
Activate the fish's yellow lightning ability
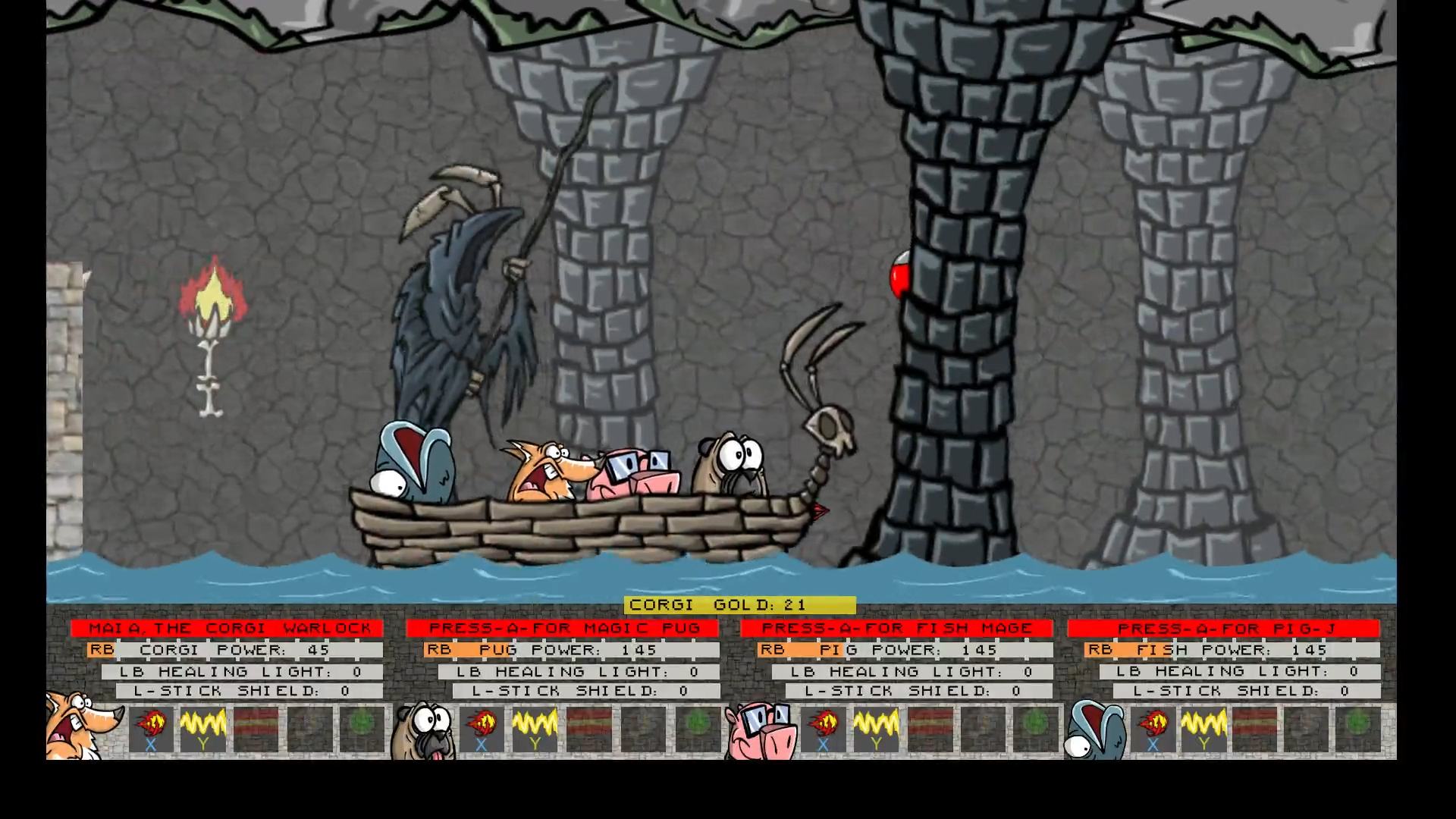[x=1204, y=729]
